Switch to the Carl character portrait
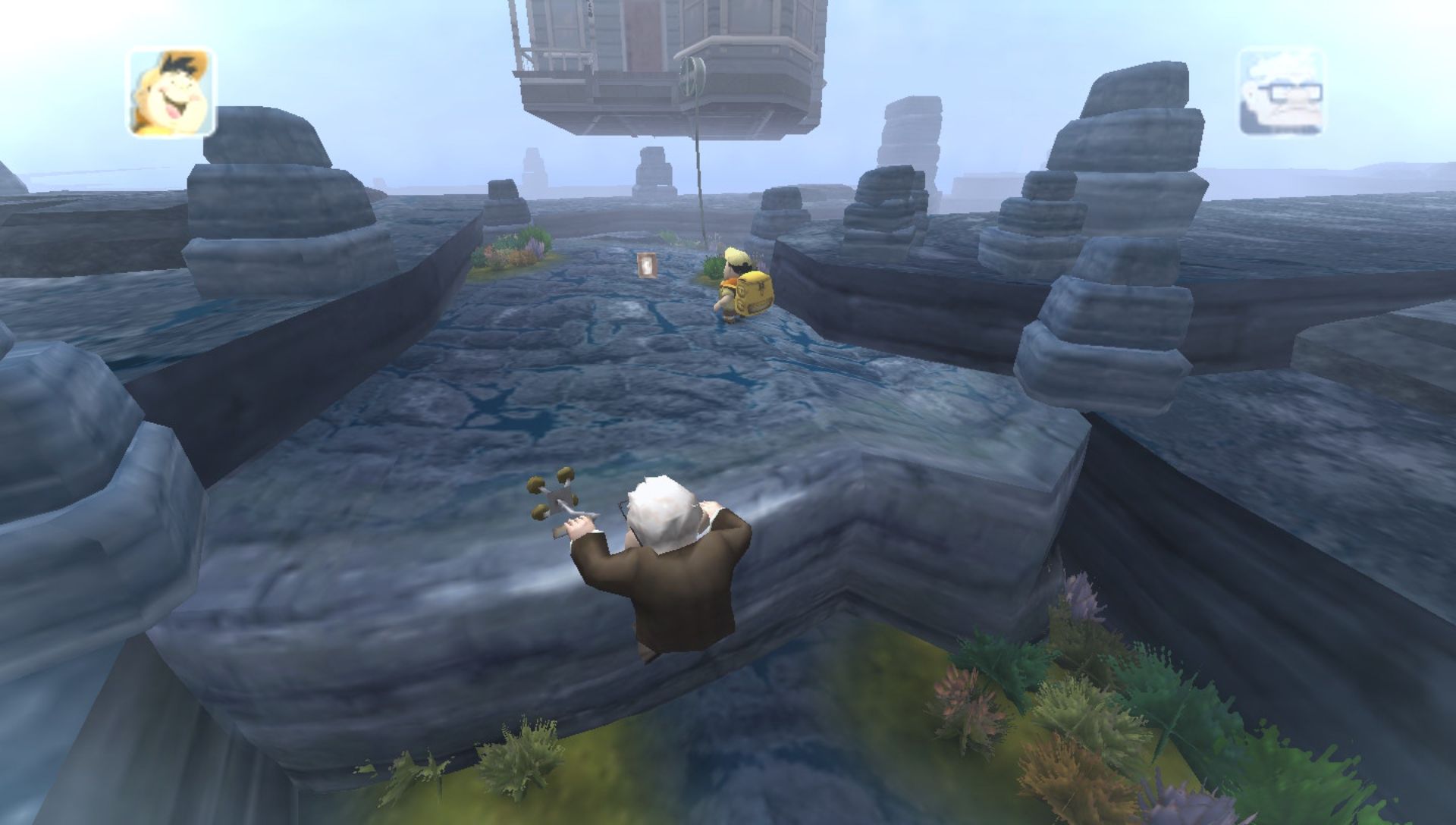Image resolution: width=1456 pixels, height=825 pixels. (1281, 93)
